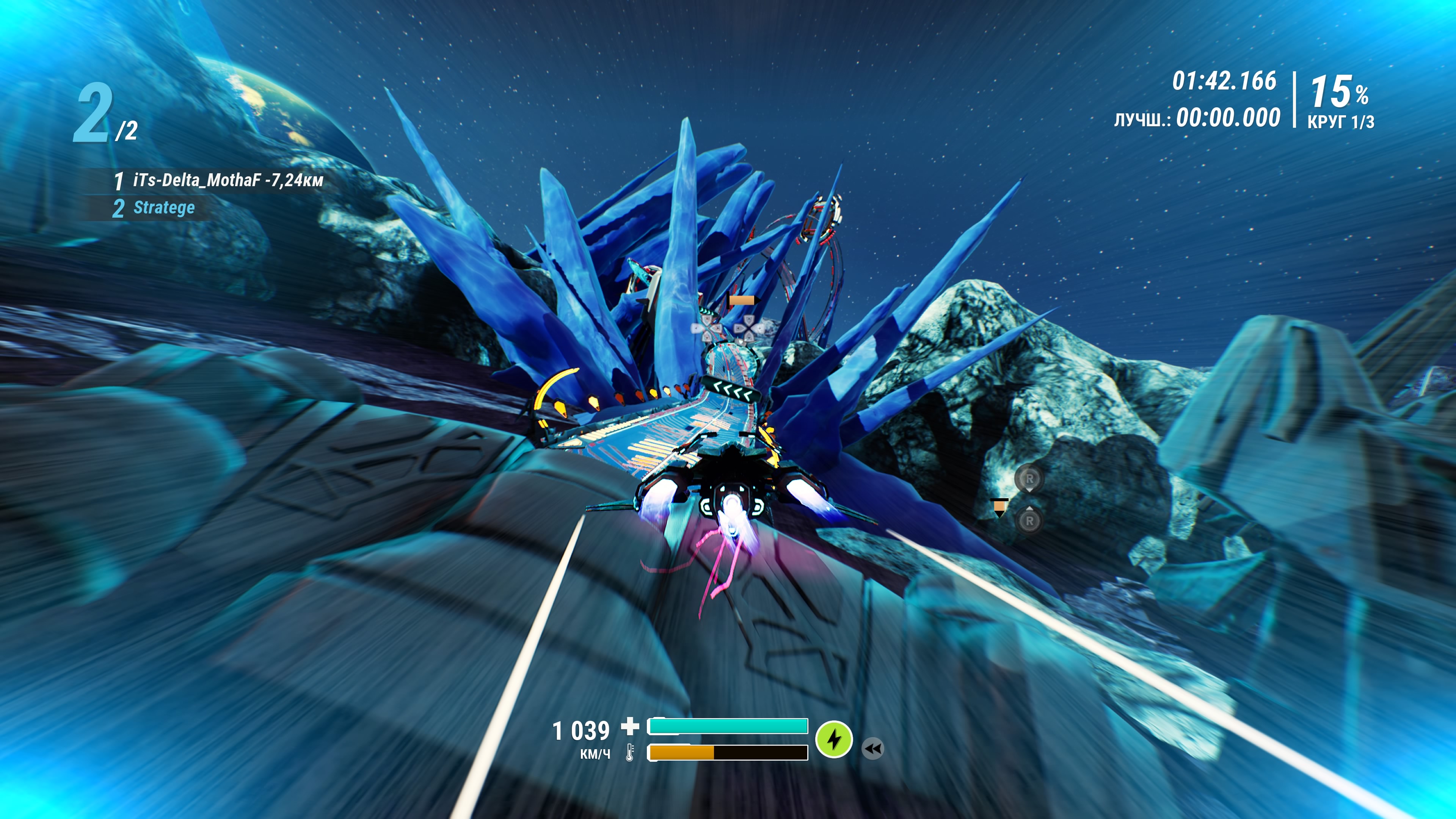The width and height of the screenshot is (1456, 819).
Task: Click the grey rewind arrows icon
Action: click(x=873, y=749)
